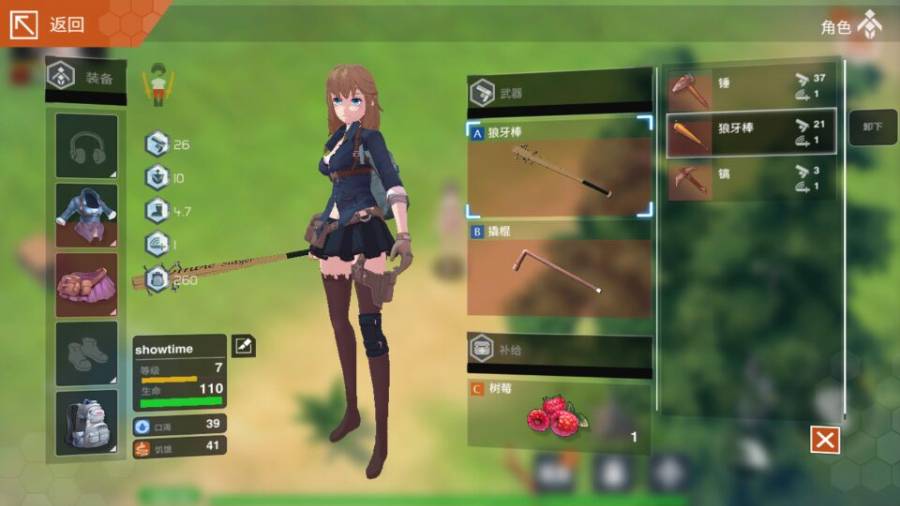This screenshot has height=506, width=900.
Task: Open the 角色 character menu icon
Action: point(869,25)
